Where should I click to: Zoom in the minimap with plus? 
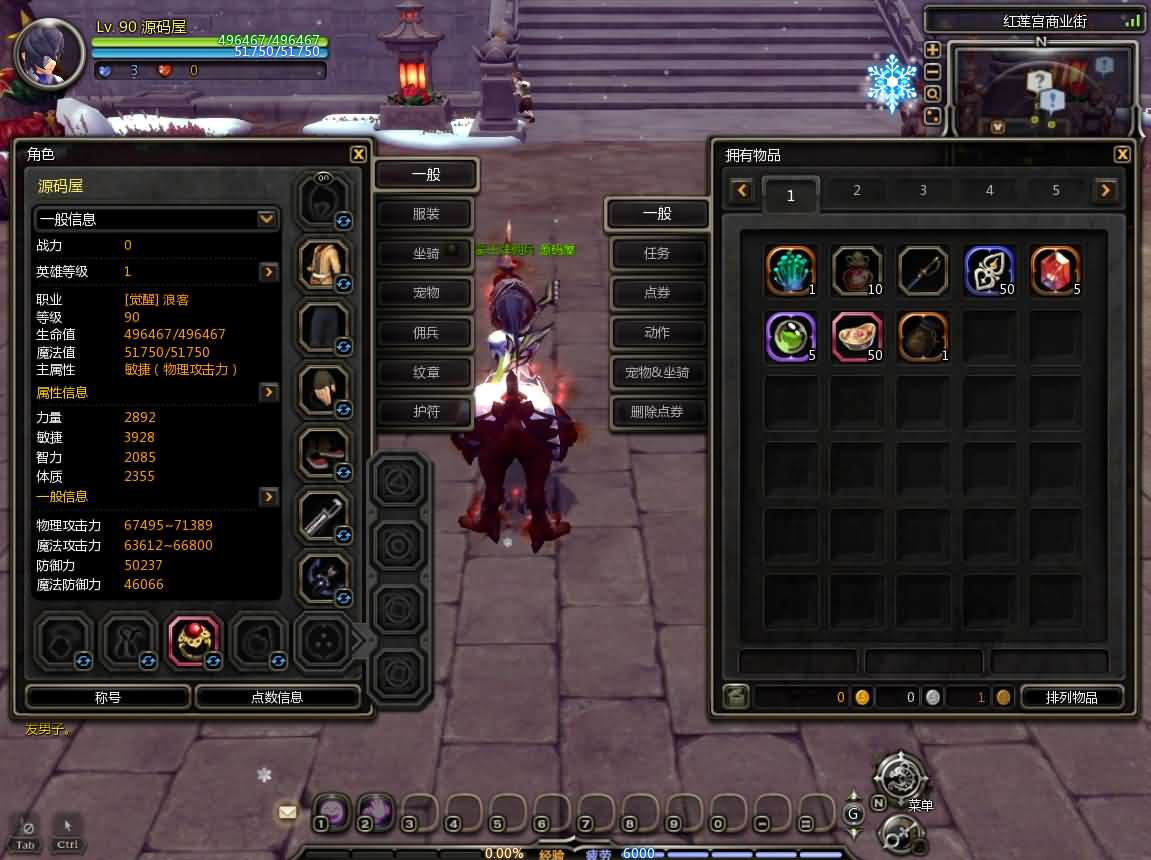pyautogui.click(x=932, y=50)
